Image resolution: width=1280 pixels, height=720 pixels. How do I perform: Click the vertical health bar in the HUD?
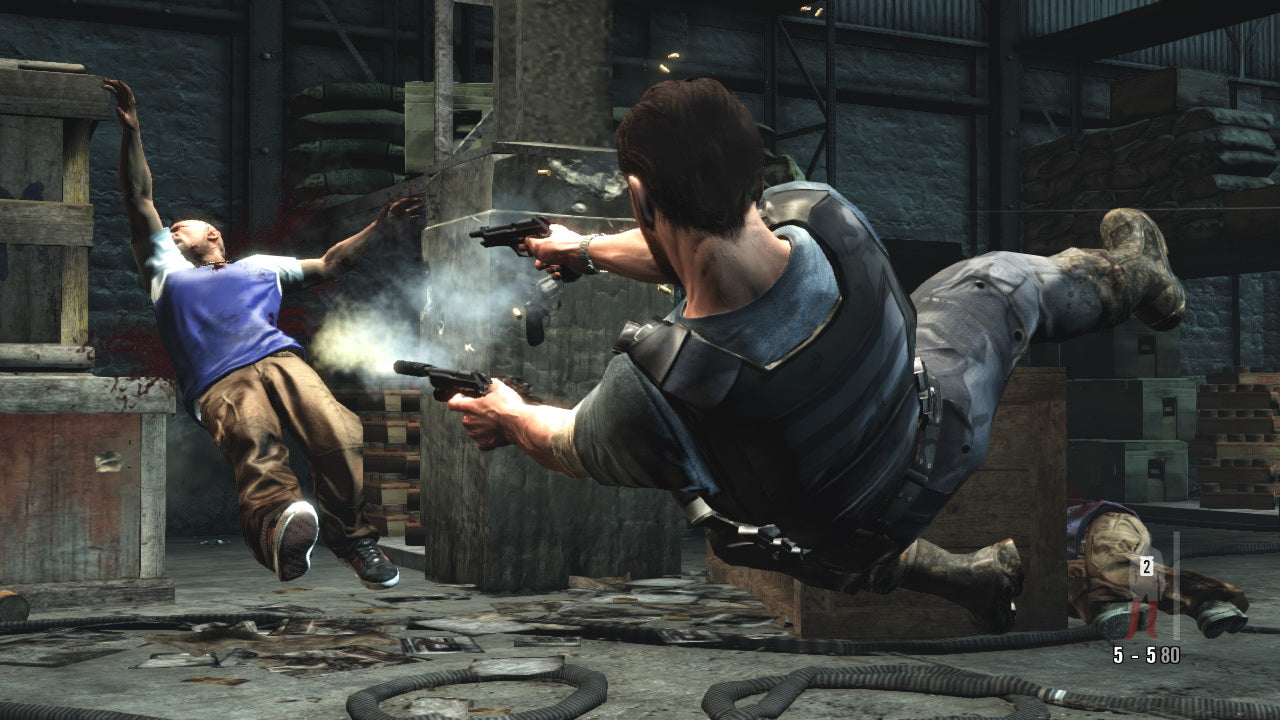tap(1178, 585)
